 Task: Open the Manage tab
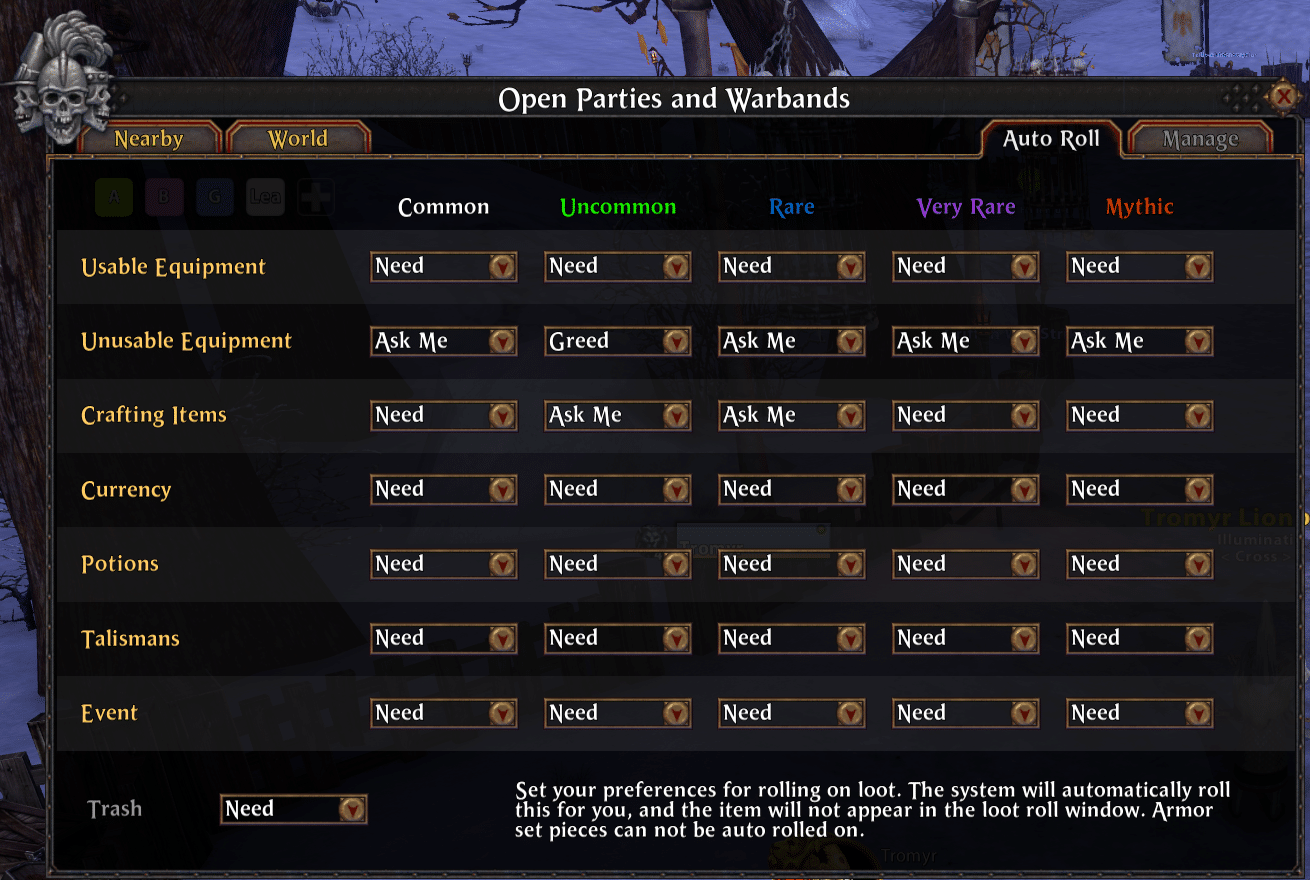[x=1200, y=140]
